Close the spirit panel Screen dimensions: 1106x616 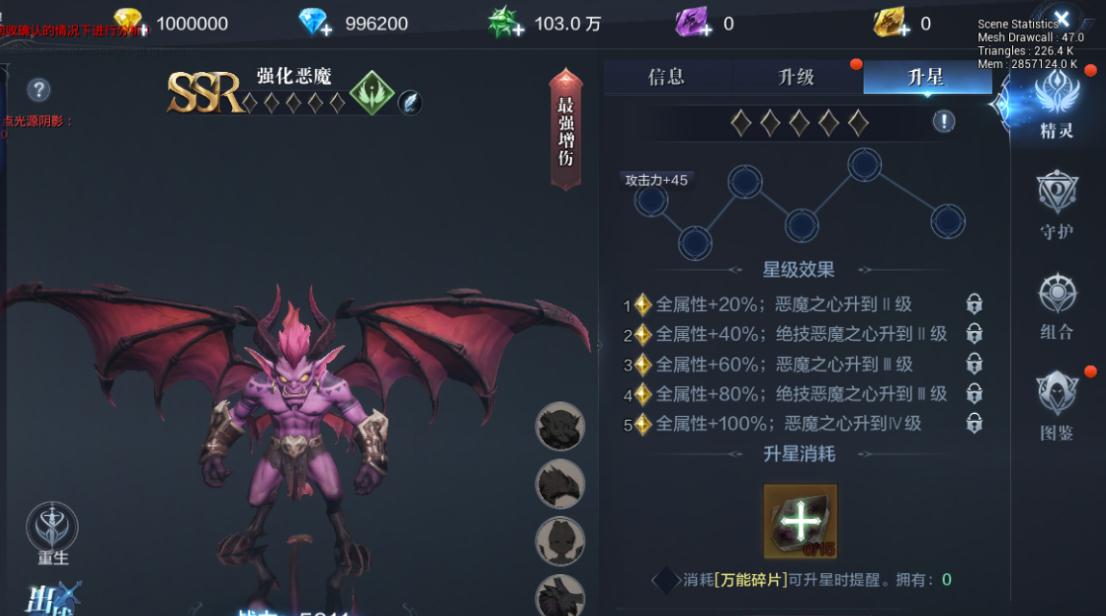point(1062,18)
